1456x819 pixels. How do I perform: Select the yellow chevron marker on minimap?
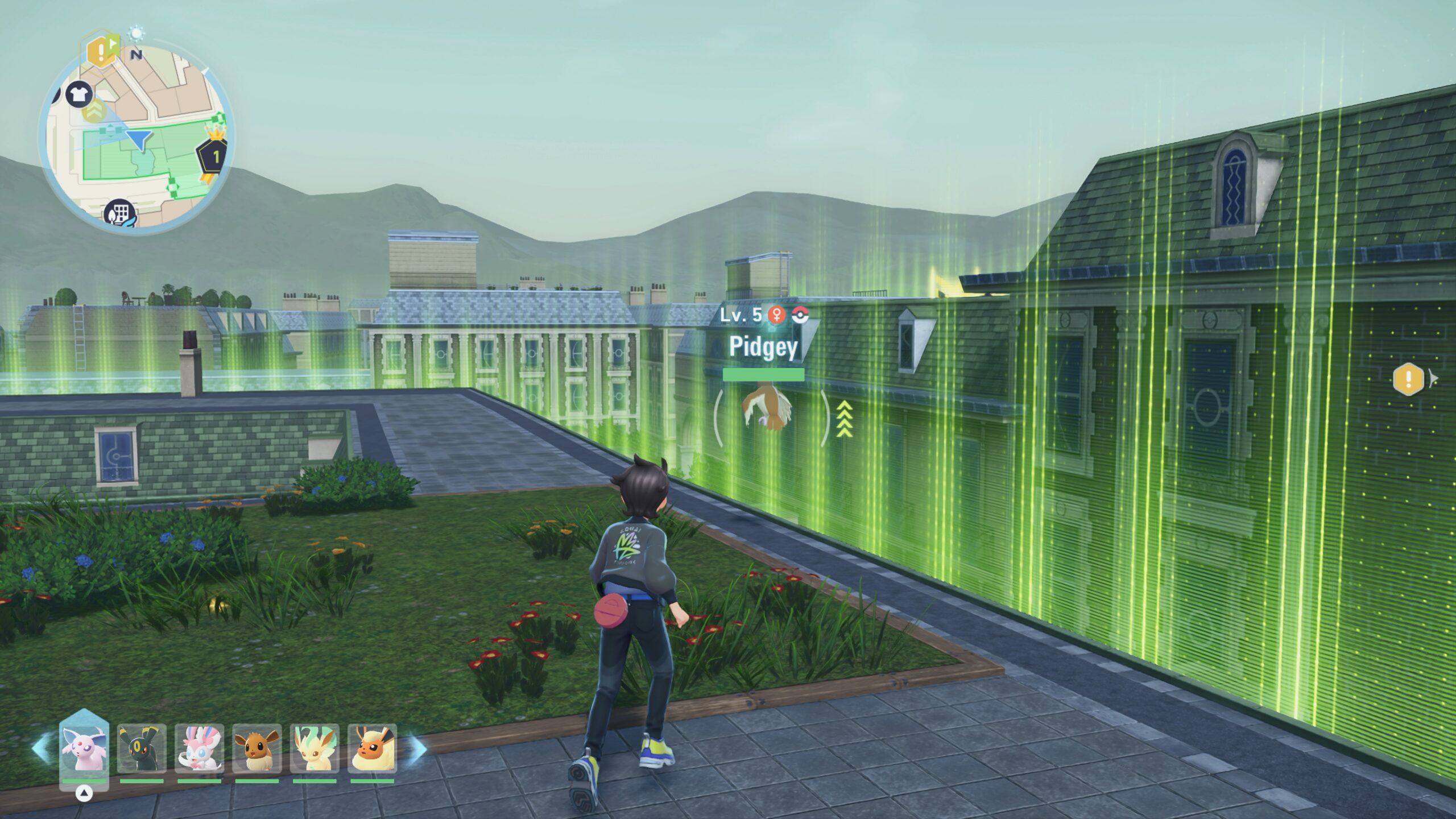pos(92,110)
